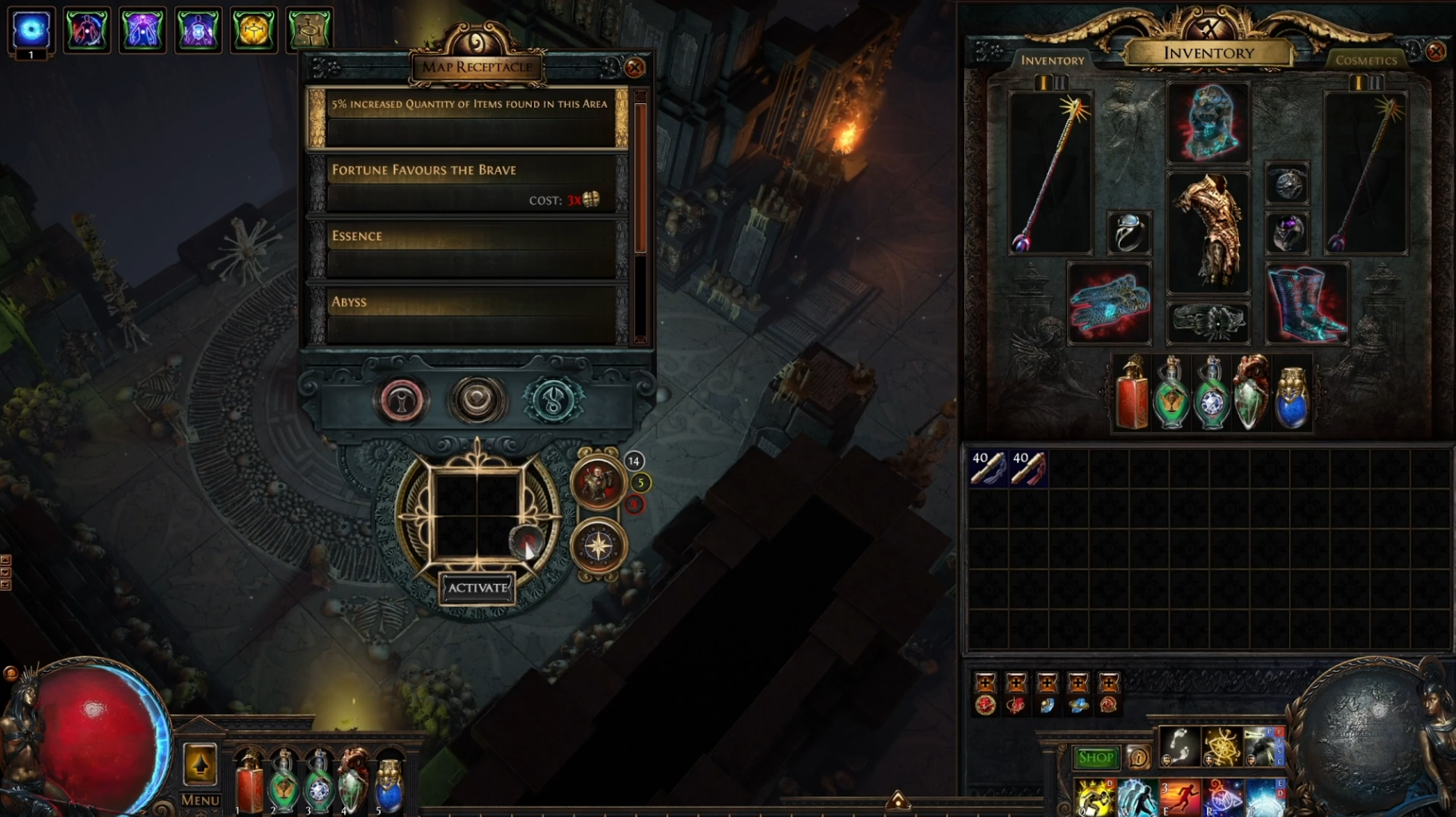Open the Menu button

(x=200, y=799)
